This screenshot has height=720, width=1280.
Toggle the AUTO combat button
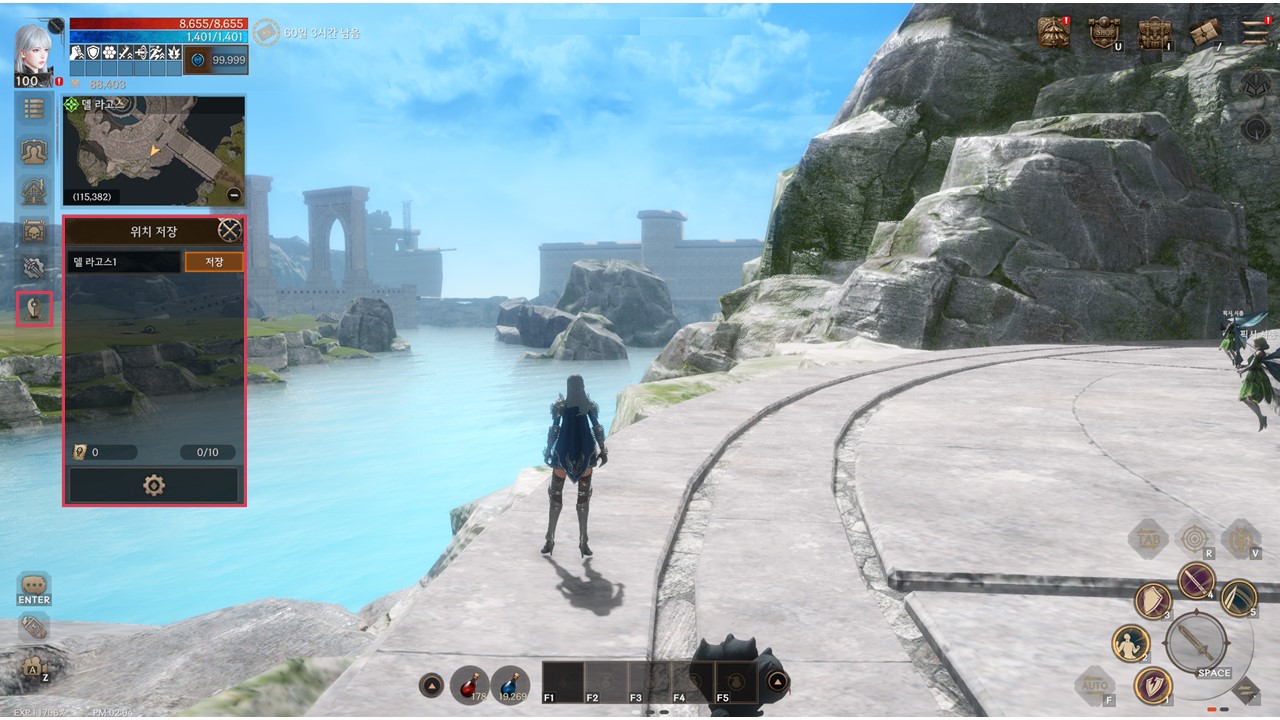click(x=1094, y=686)
